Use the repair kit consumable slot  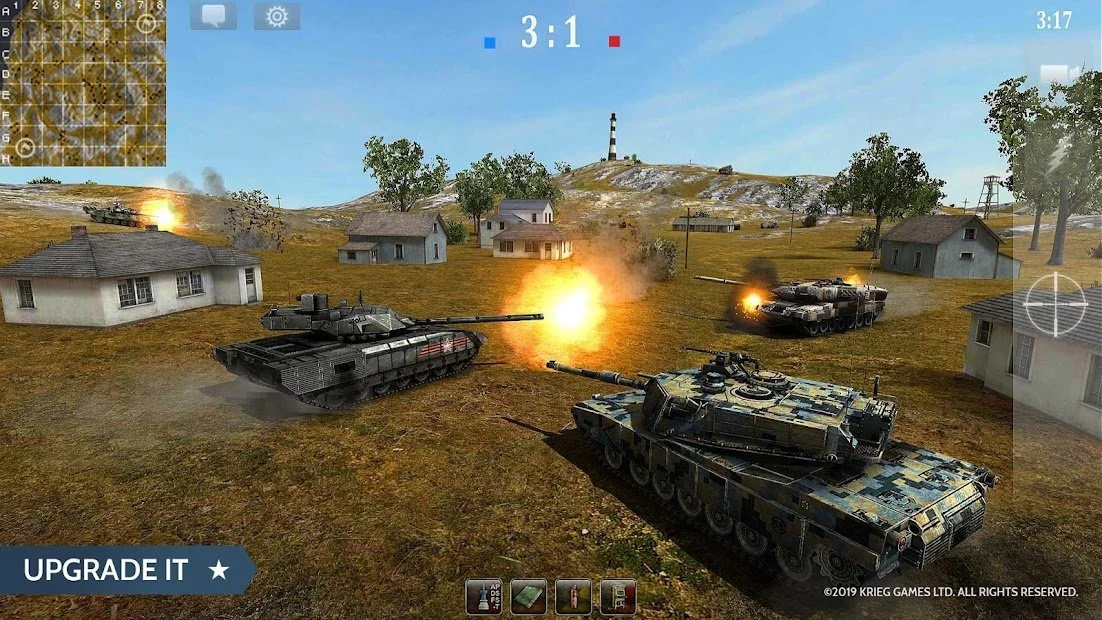618,597
